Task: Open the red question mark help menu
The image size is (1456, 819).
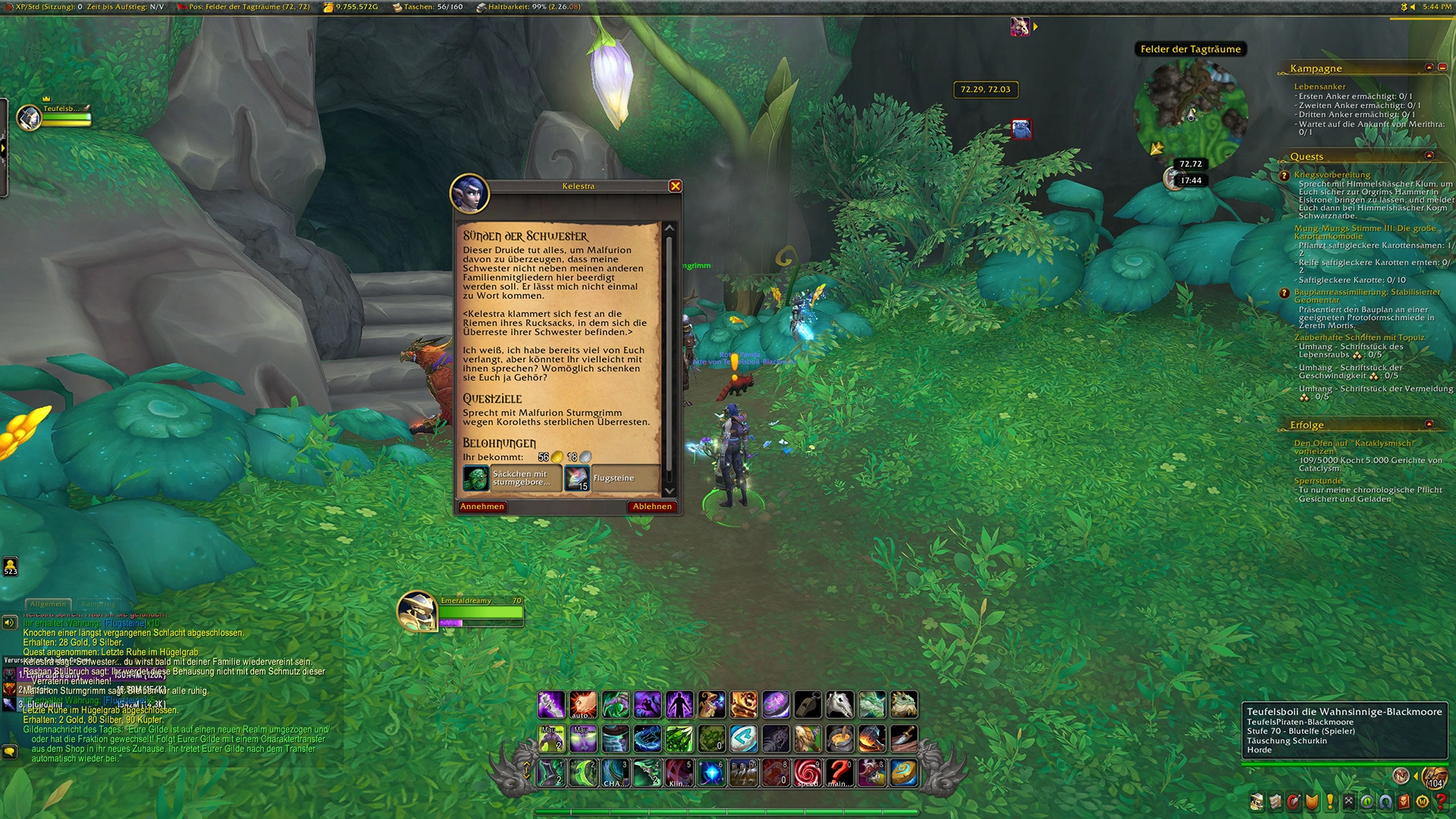Action: (1441, 802)
